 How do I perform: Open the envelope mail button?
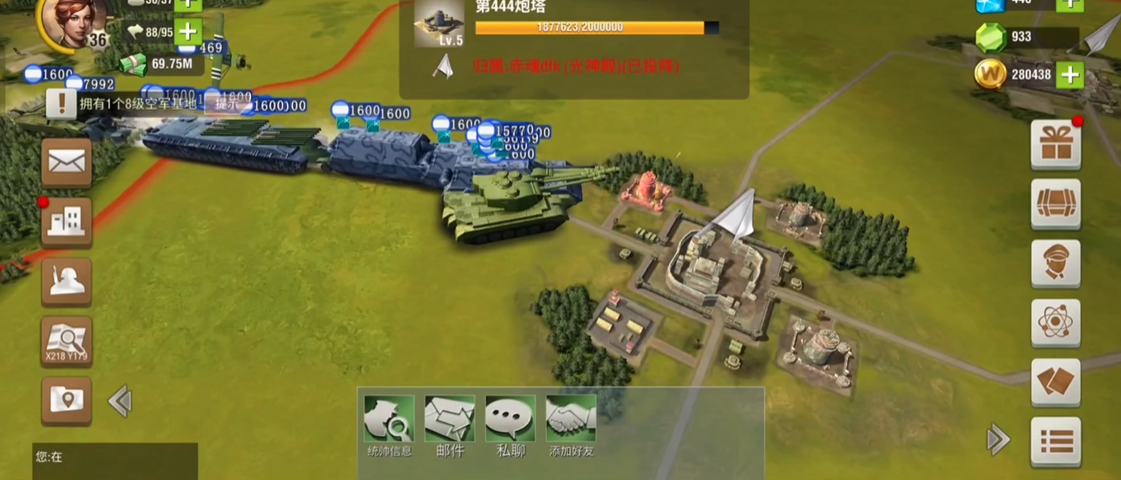(66, 163)
